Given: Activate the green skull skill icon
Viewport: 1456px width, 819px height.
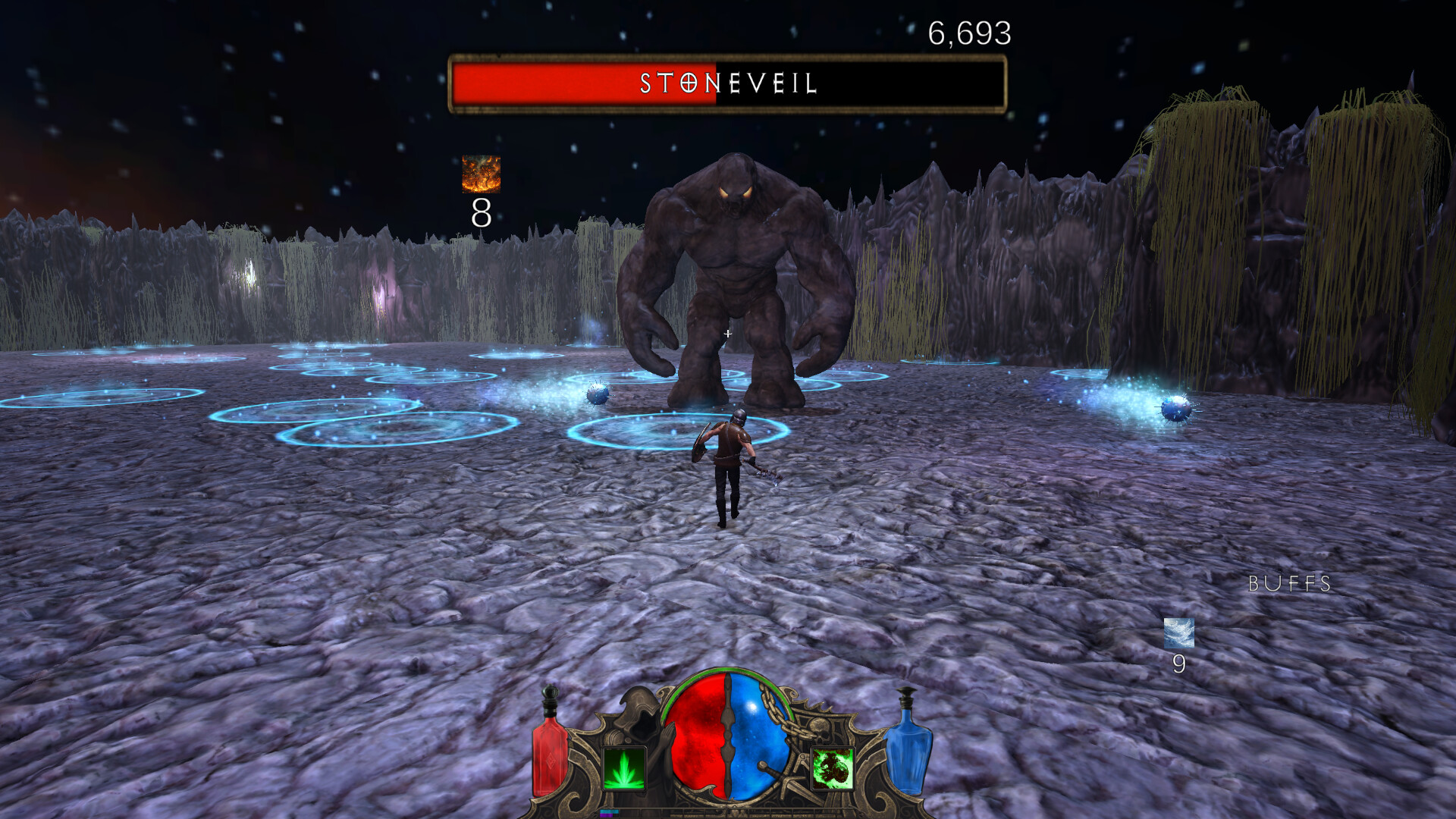Looking at the screenshot, I should pos(833,770).
